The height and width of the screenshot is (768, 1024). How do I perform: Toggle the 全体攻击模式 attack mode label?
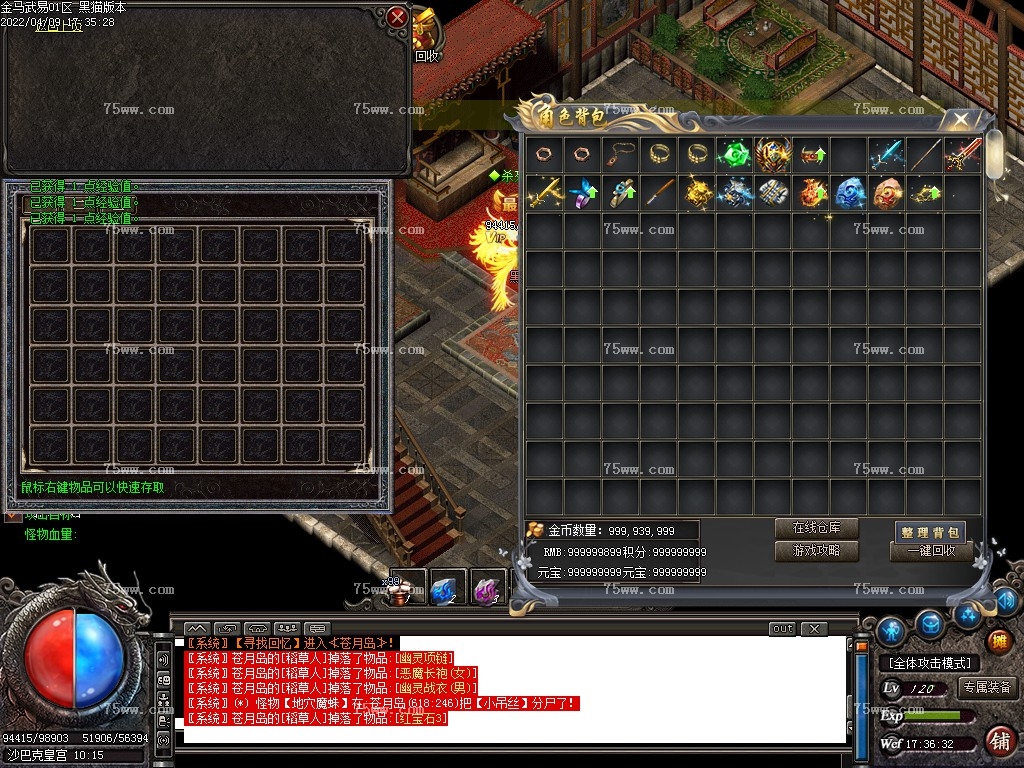coord(929,663)
